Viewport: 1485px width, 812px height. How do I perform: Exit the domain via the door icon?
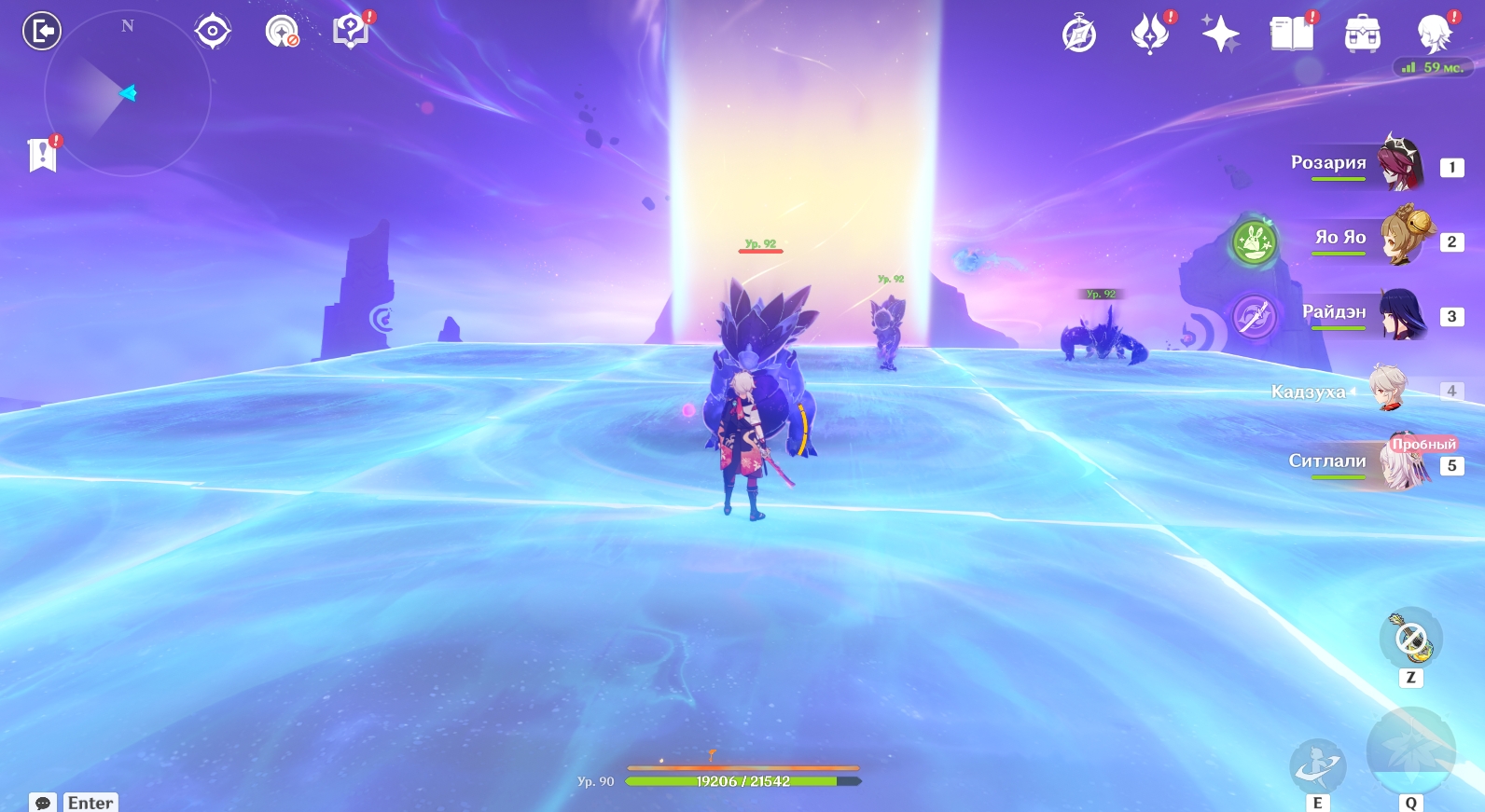tap(42, 31)
